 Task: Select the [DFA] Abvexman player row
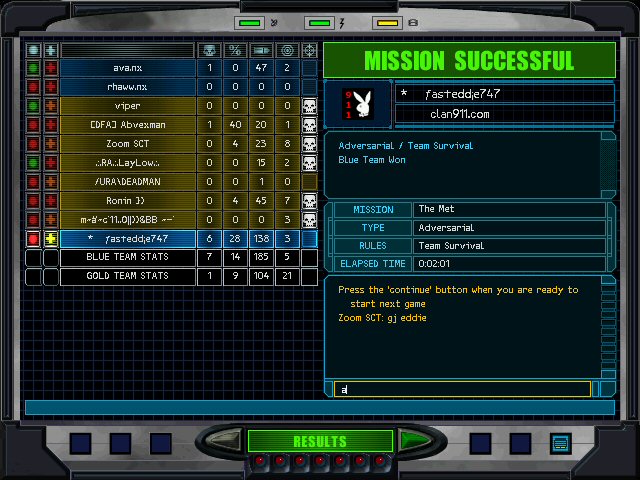tap(127, 125)
